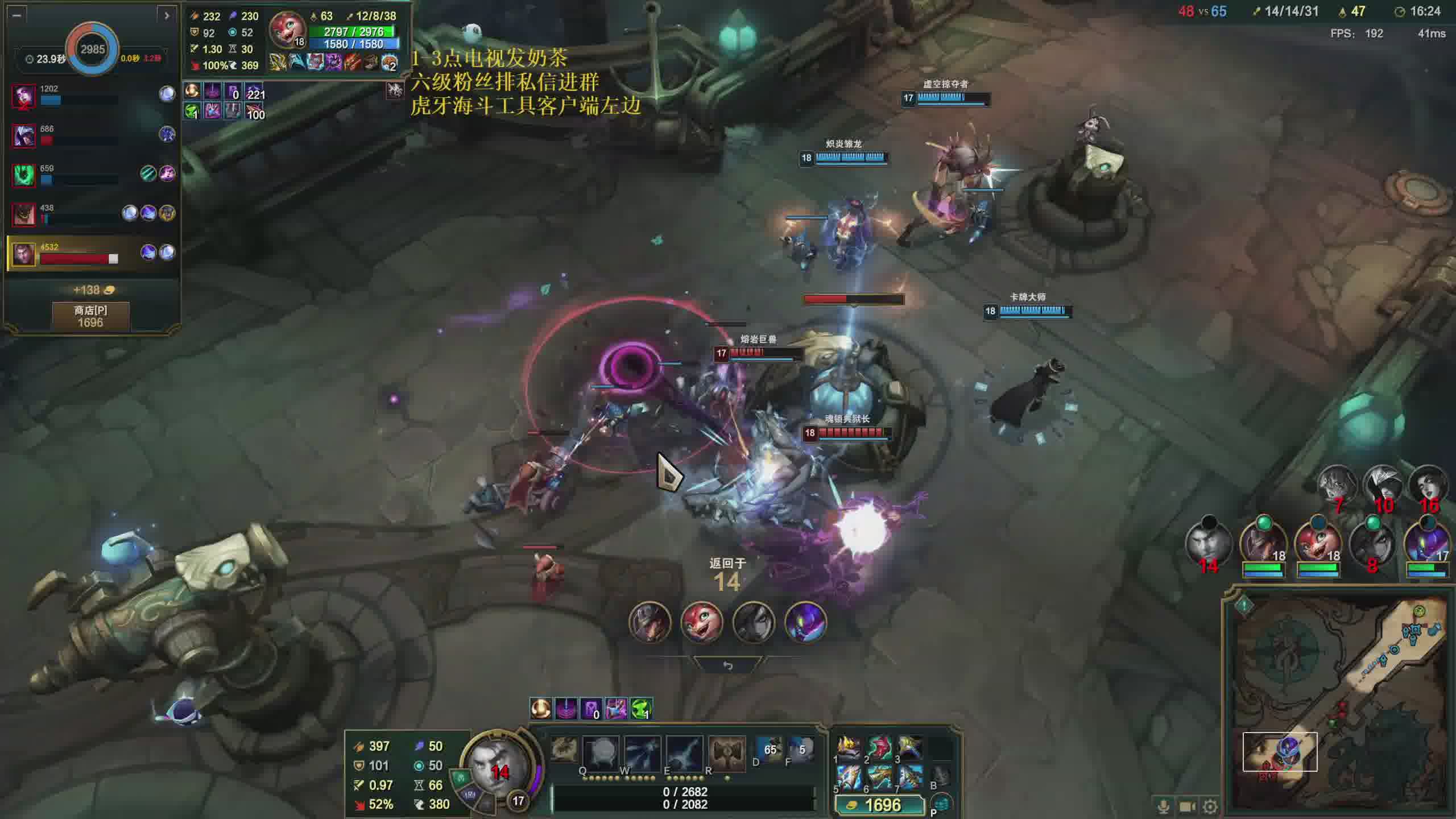
Task: Spectate the red-haired ally portrait below the death timer
Action: click(701, 622)
